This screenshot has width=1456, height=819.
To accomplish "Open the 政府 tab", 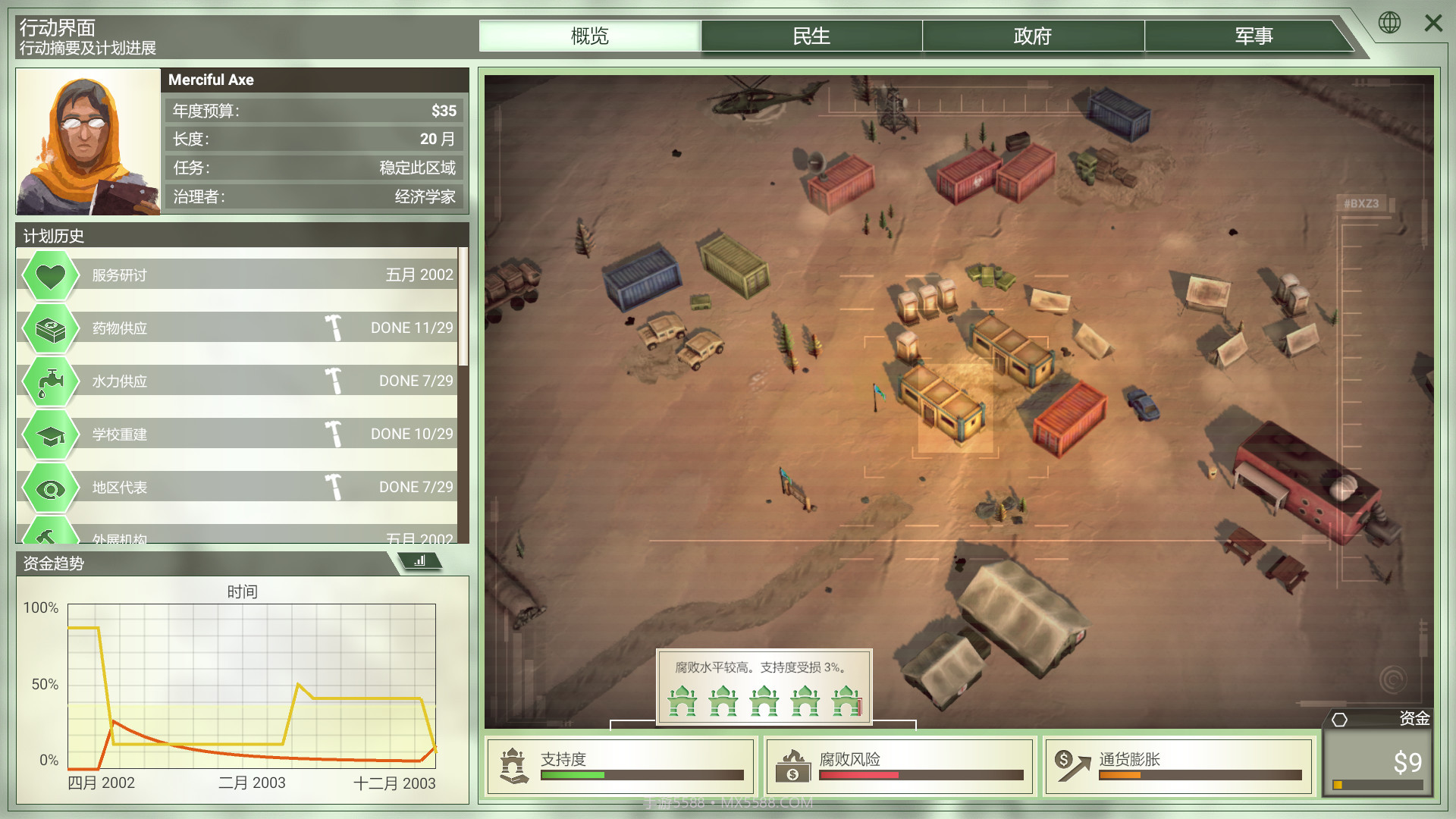I will pyautogui.click(x=1033, y=36).
